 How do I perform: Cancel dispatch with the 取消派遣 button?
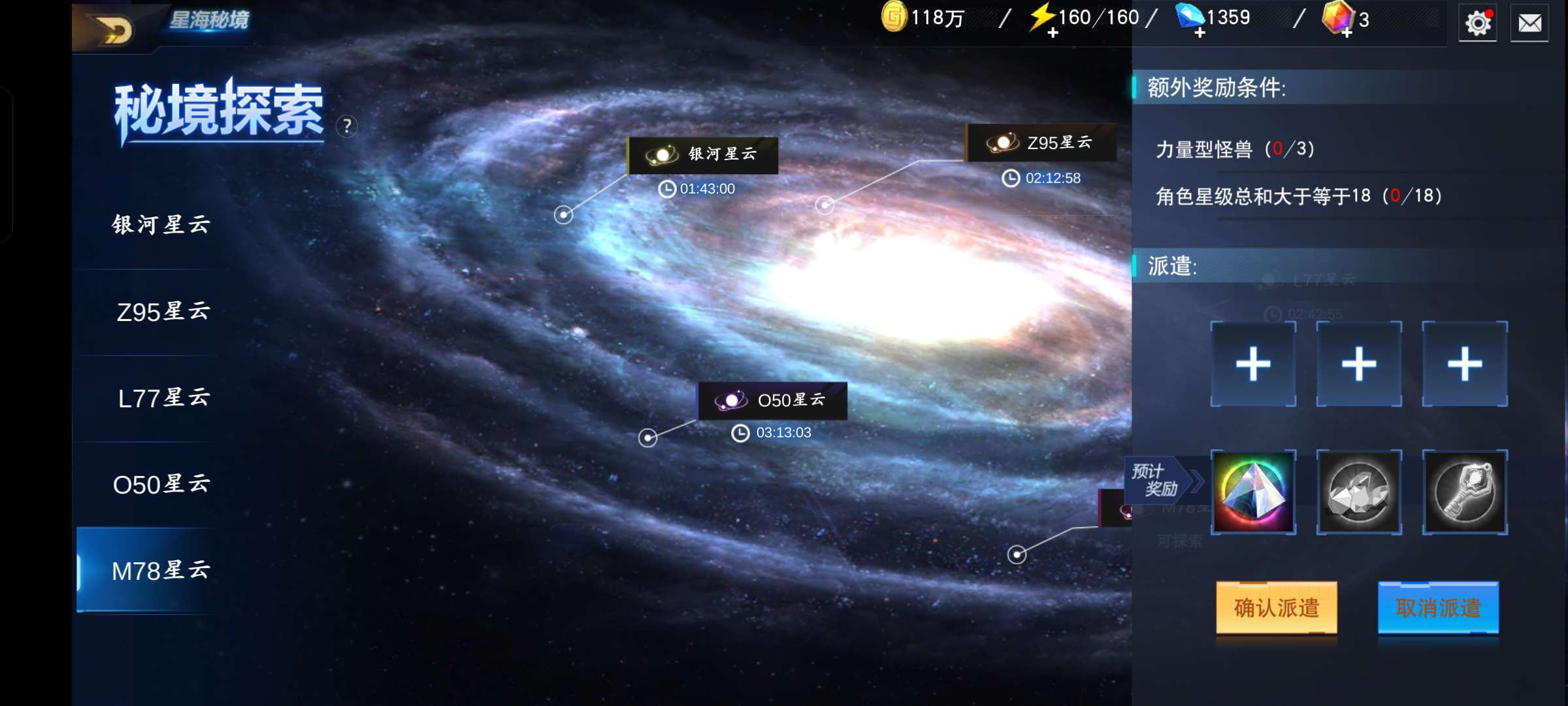pos(1438,608)
